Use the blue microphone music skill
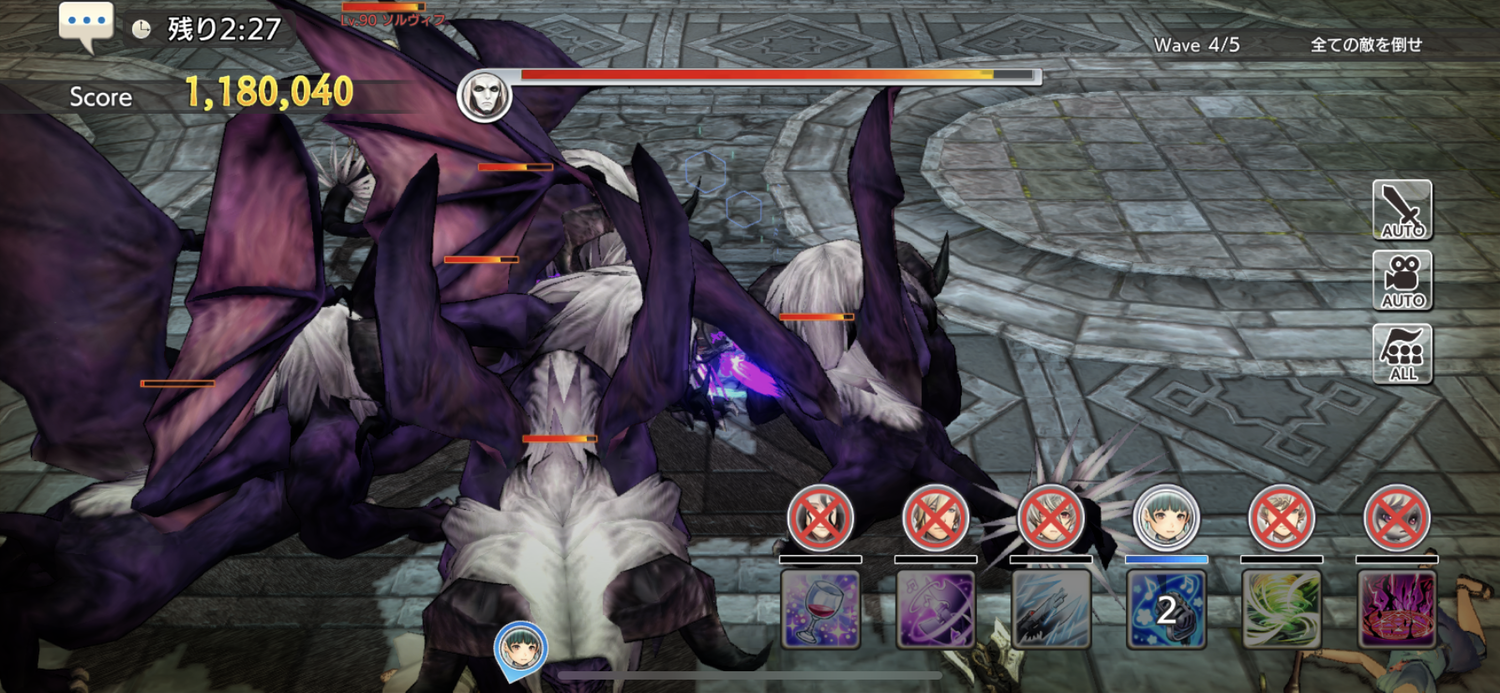This screenshot has width=1500, height=693. coord(1166,609)
